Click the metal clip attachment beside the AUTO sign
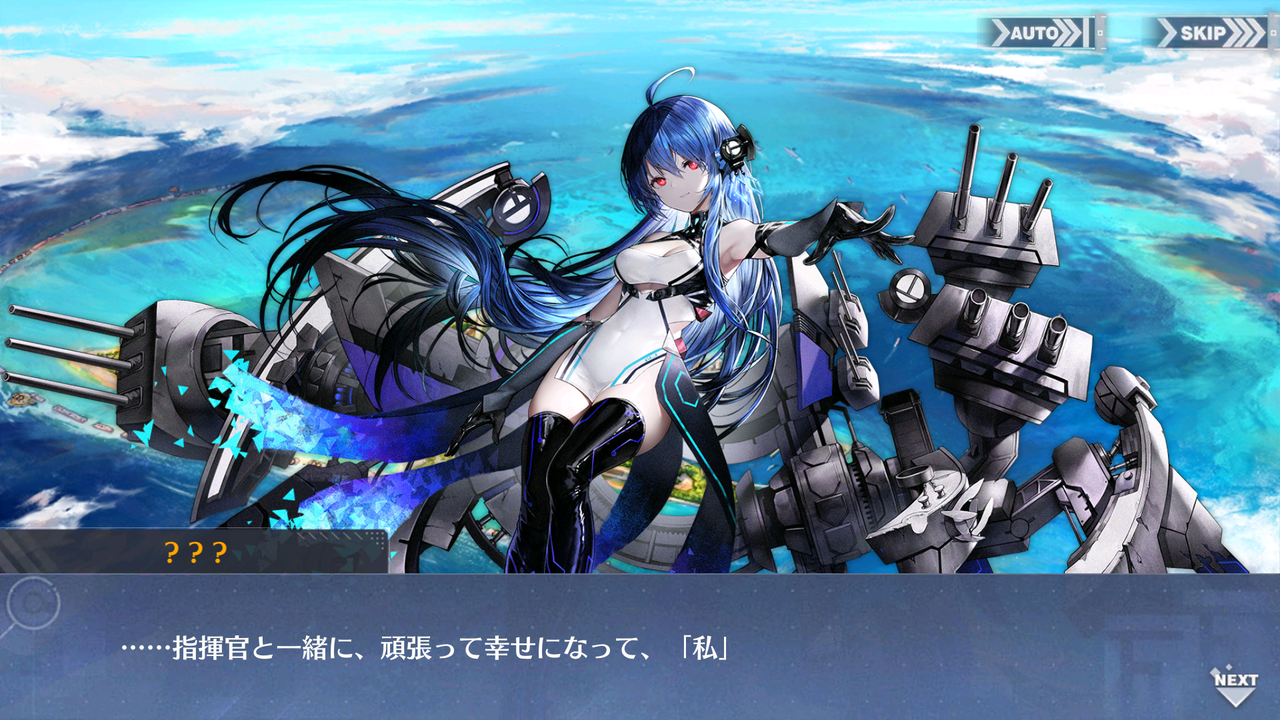The width and height of the screenshot is (1280, 720). 1100,31
